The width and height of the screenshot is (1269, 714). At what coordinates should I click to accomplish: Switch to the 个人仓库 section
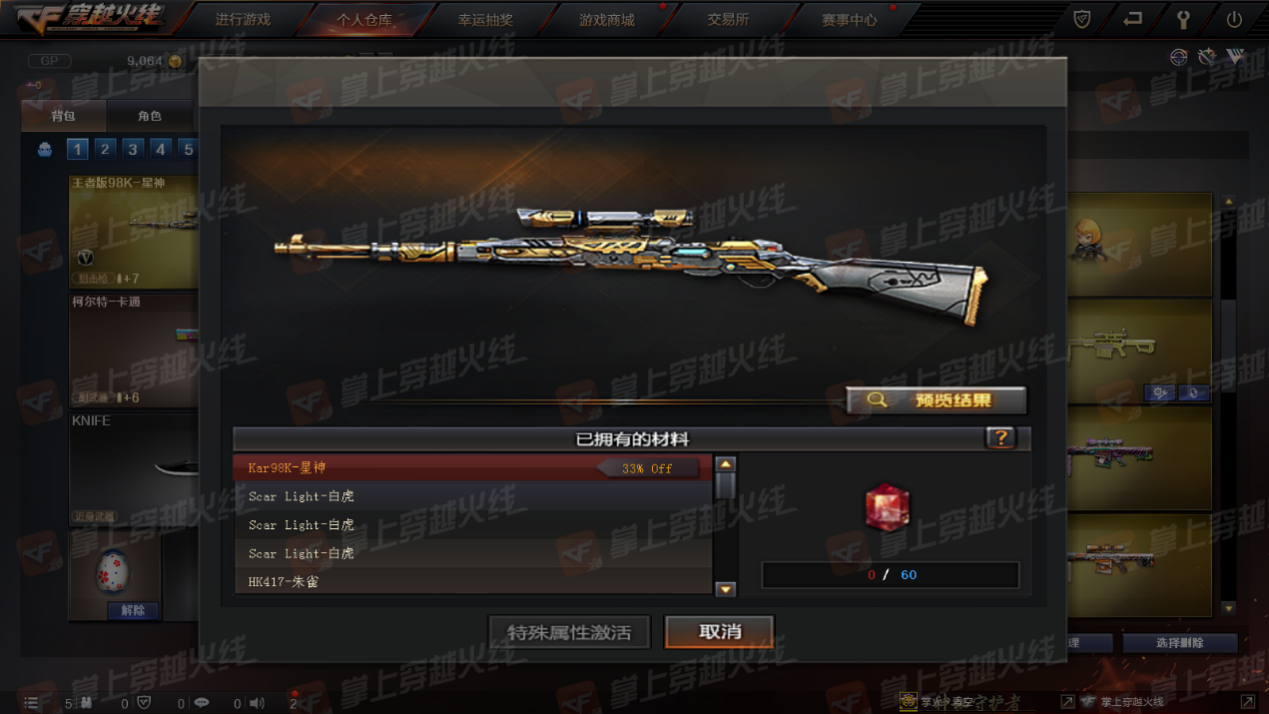364,20
